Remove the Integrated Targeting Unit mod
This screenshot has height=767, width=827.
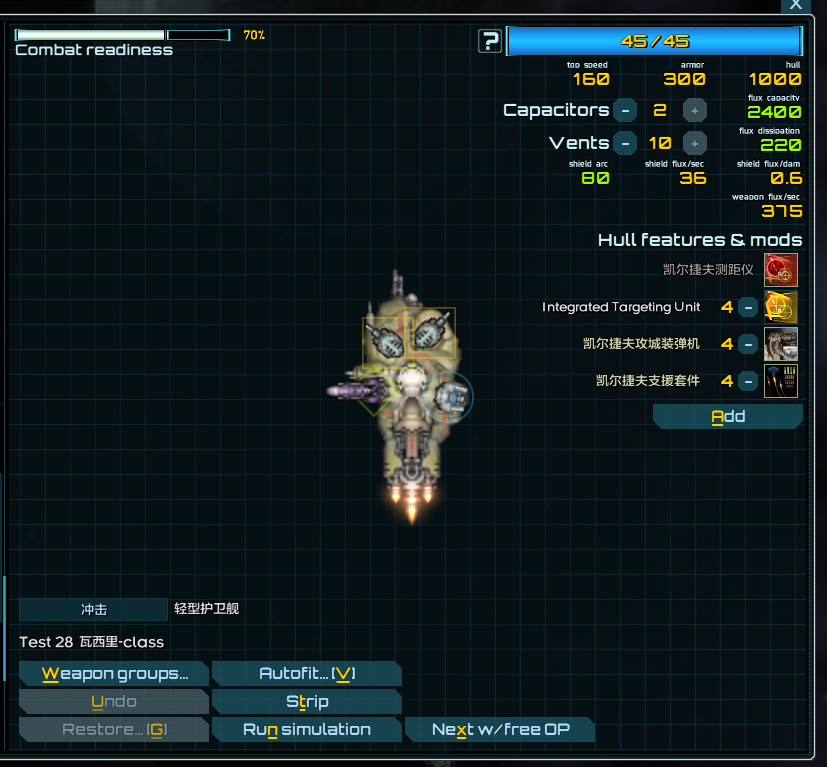pos(748,307)
